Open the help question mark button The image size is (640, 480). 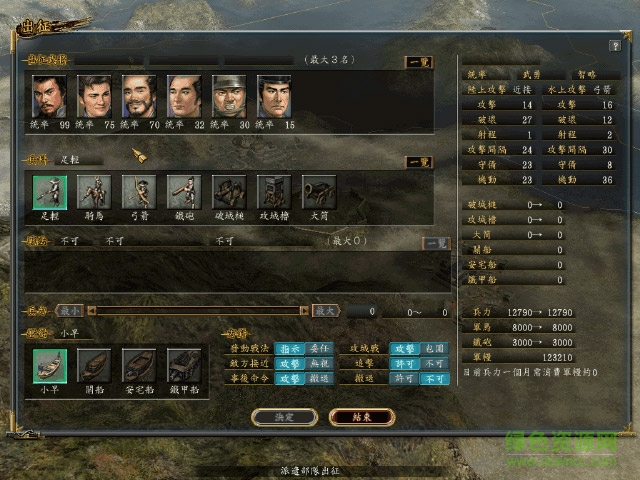point(615,46)
